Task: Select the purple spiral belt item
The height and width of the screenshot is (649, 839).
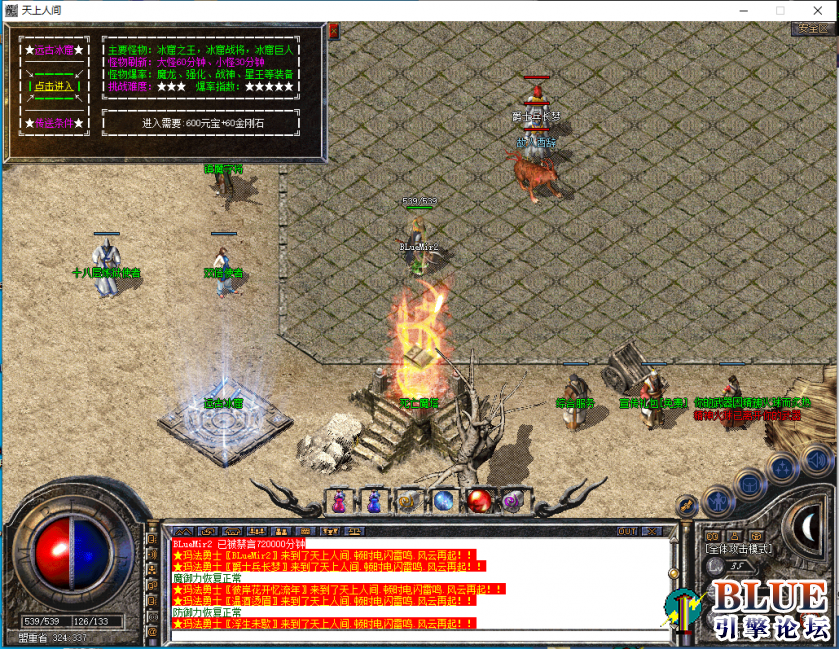Action: click(x=512, y=500)
